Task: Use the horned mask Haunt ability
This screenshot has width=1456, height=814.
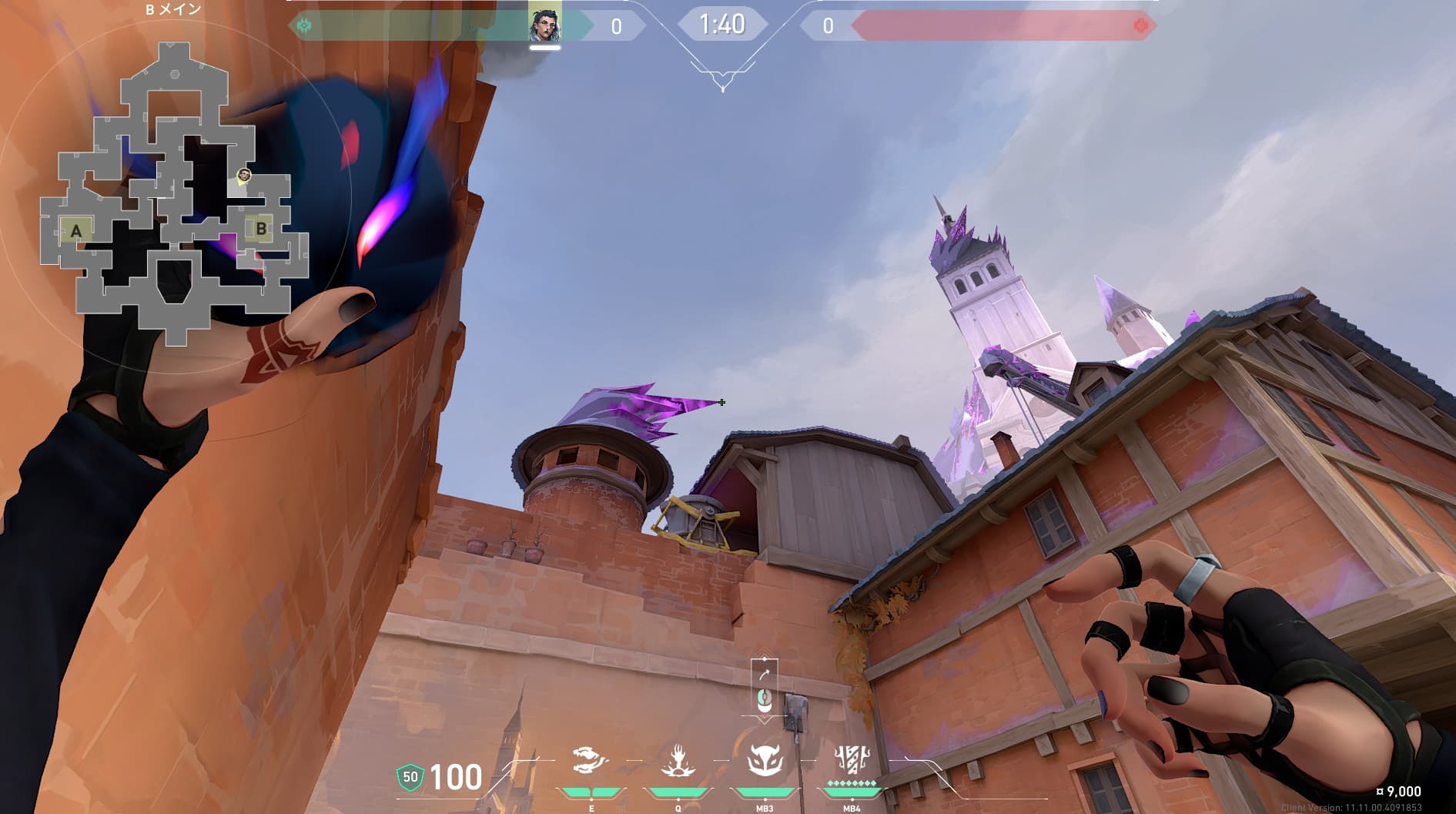Action: [x=765, y=759]
